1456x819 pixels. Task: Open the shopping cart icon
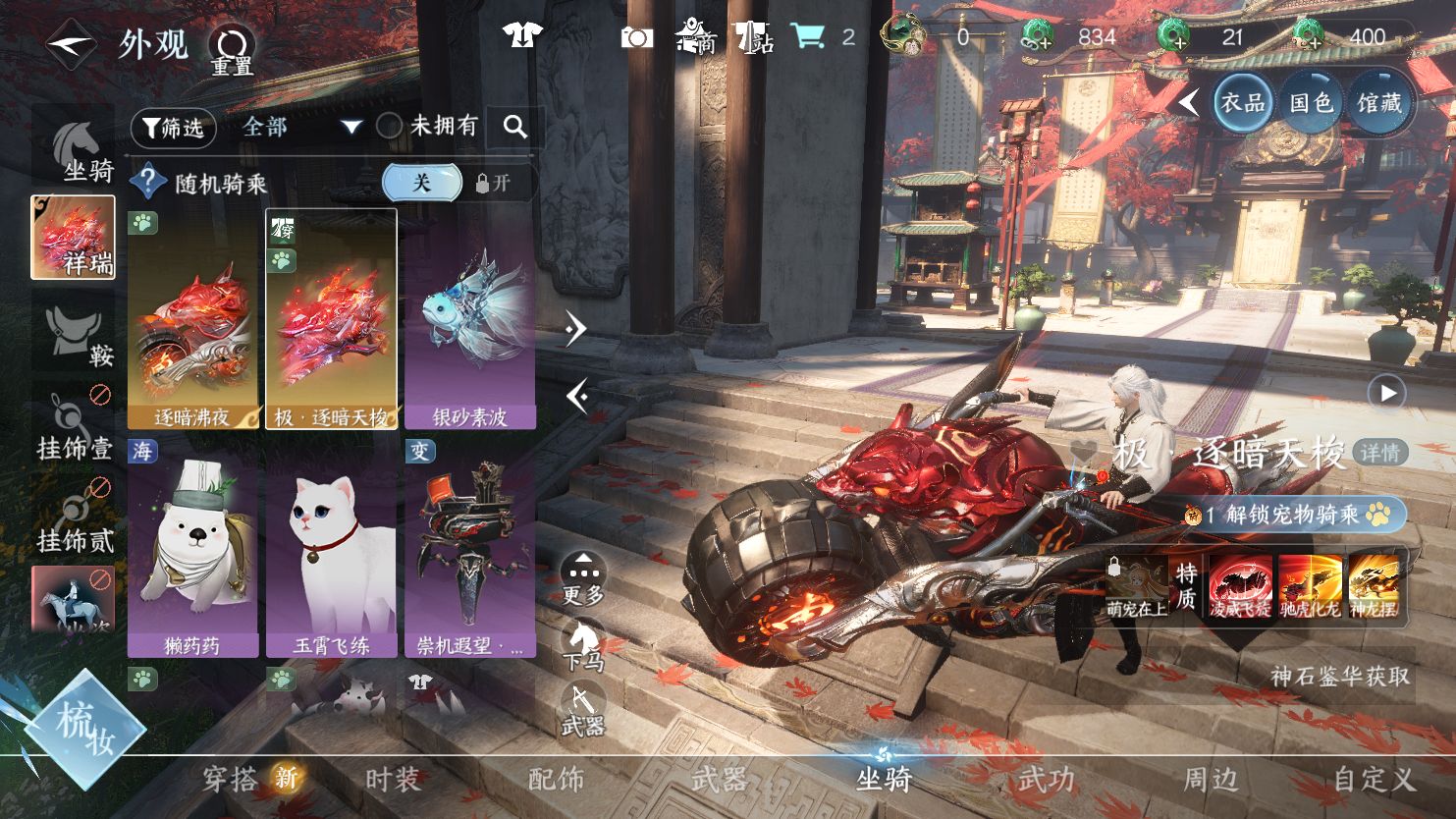click(808, 37)
